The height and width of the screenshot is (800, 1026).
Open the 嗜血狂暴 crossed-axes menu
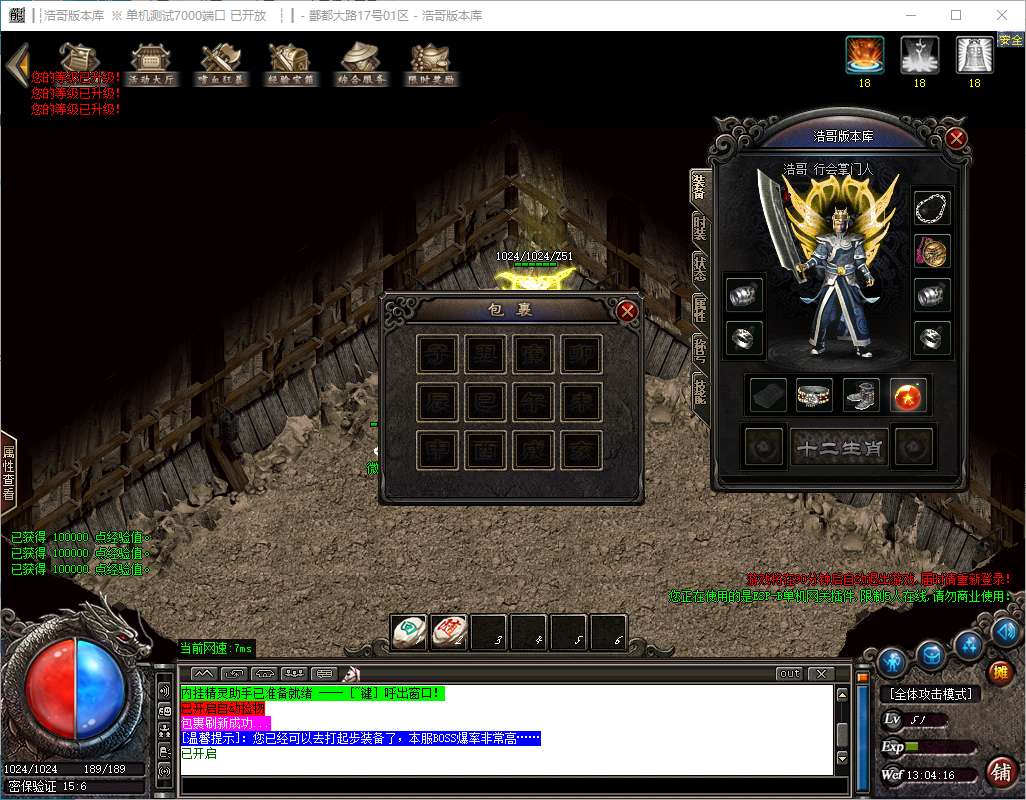pyautogui.click(x=221, y=64)
